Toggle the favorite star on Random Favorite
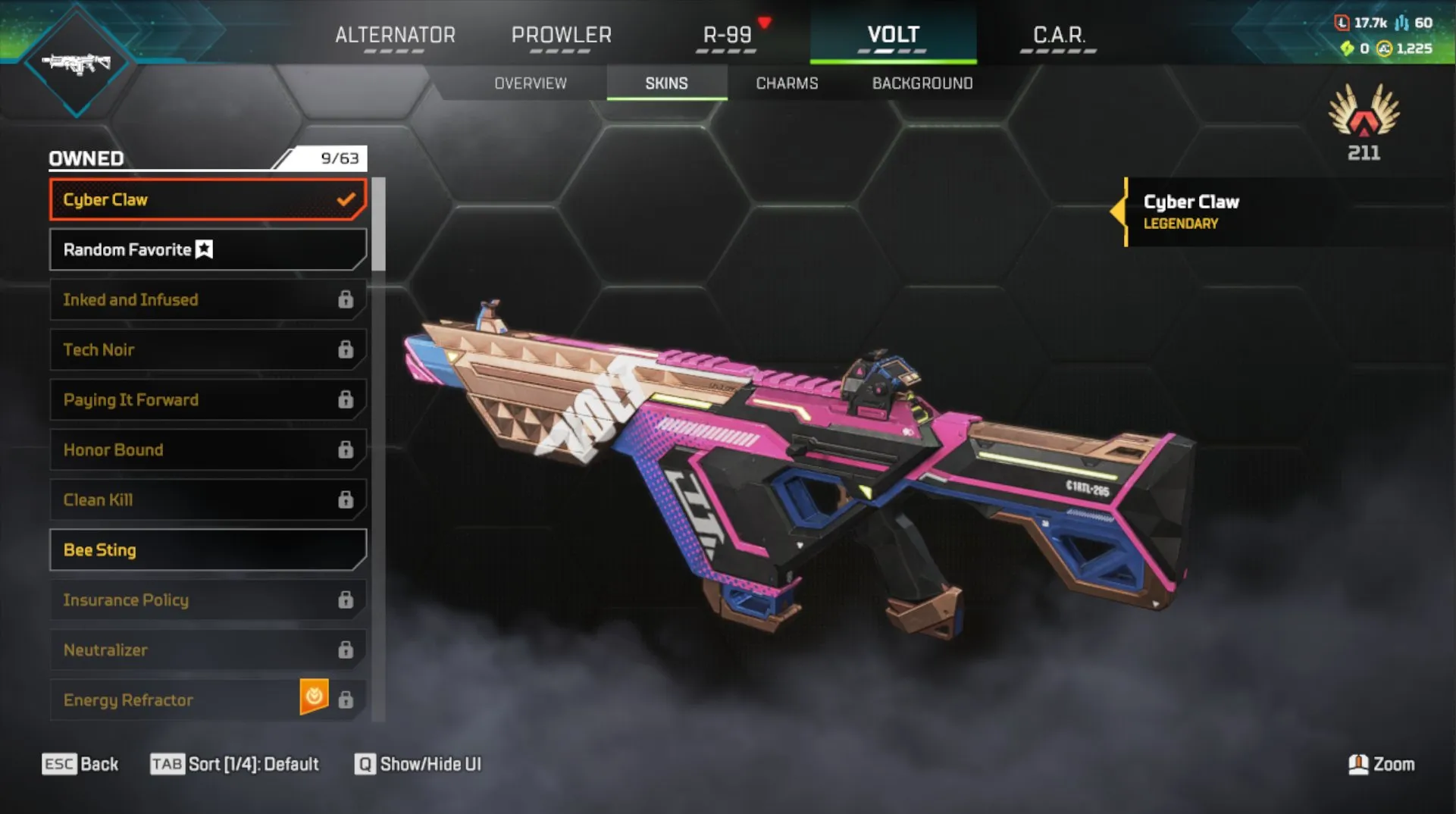 (x=203, y=249)
